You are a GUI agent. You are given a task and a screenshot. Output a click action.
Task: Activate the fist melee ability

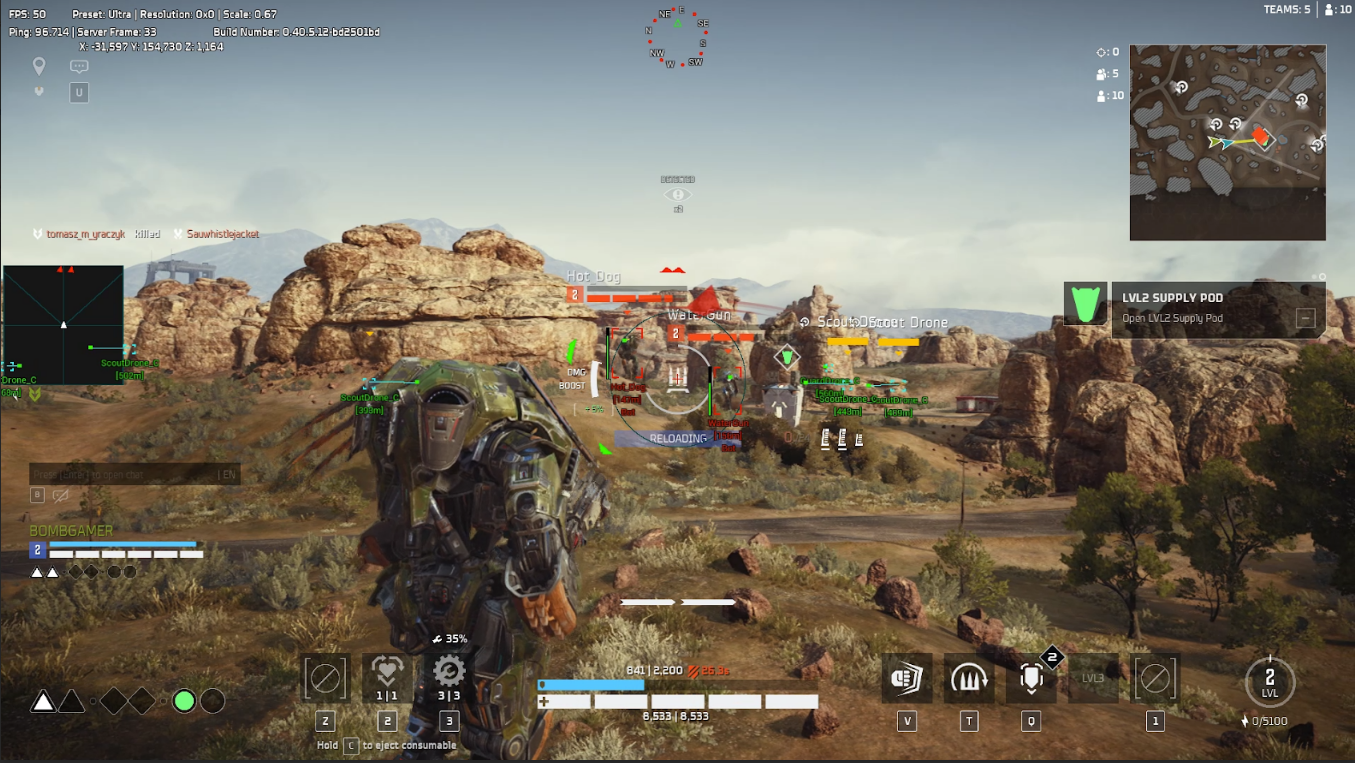point(906,678)
